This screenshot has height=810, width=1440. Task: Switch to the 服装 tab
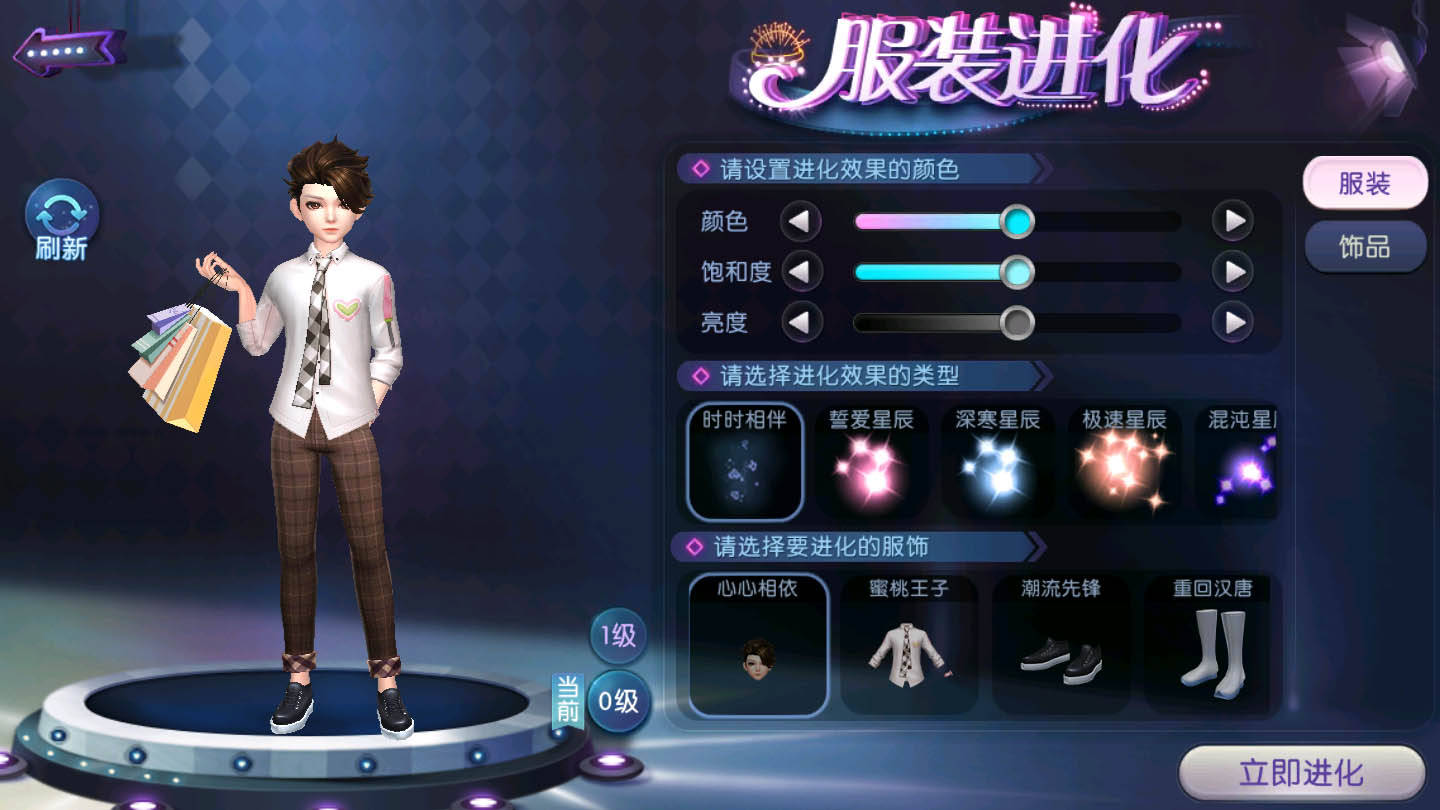click(1364, 184)
